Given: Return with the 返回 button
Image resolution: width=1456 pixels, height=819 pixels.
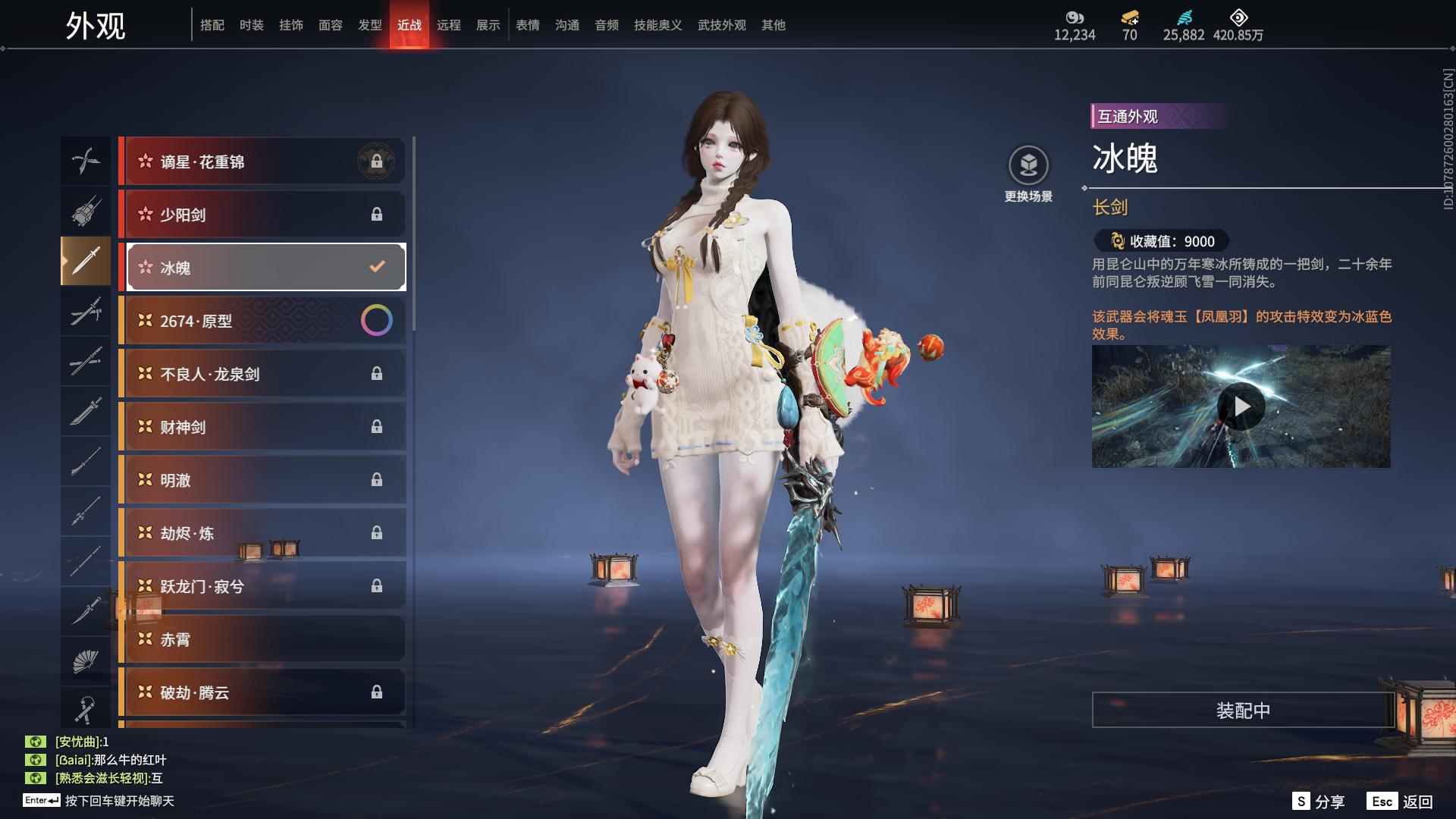Looking at the screenshot, I should [x=1400, y=802].
